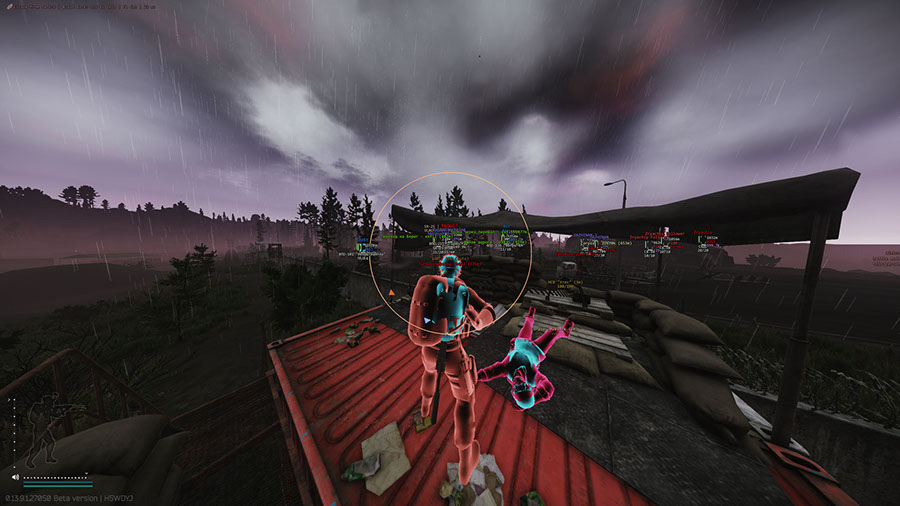Click the horizontal dotted movement speed slider
This screenshot has height=506, width=900.
point(55,477)
